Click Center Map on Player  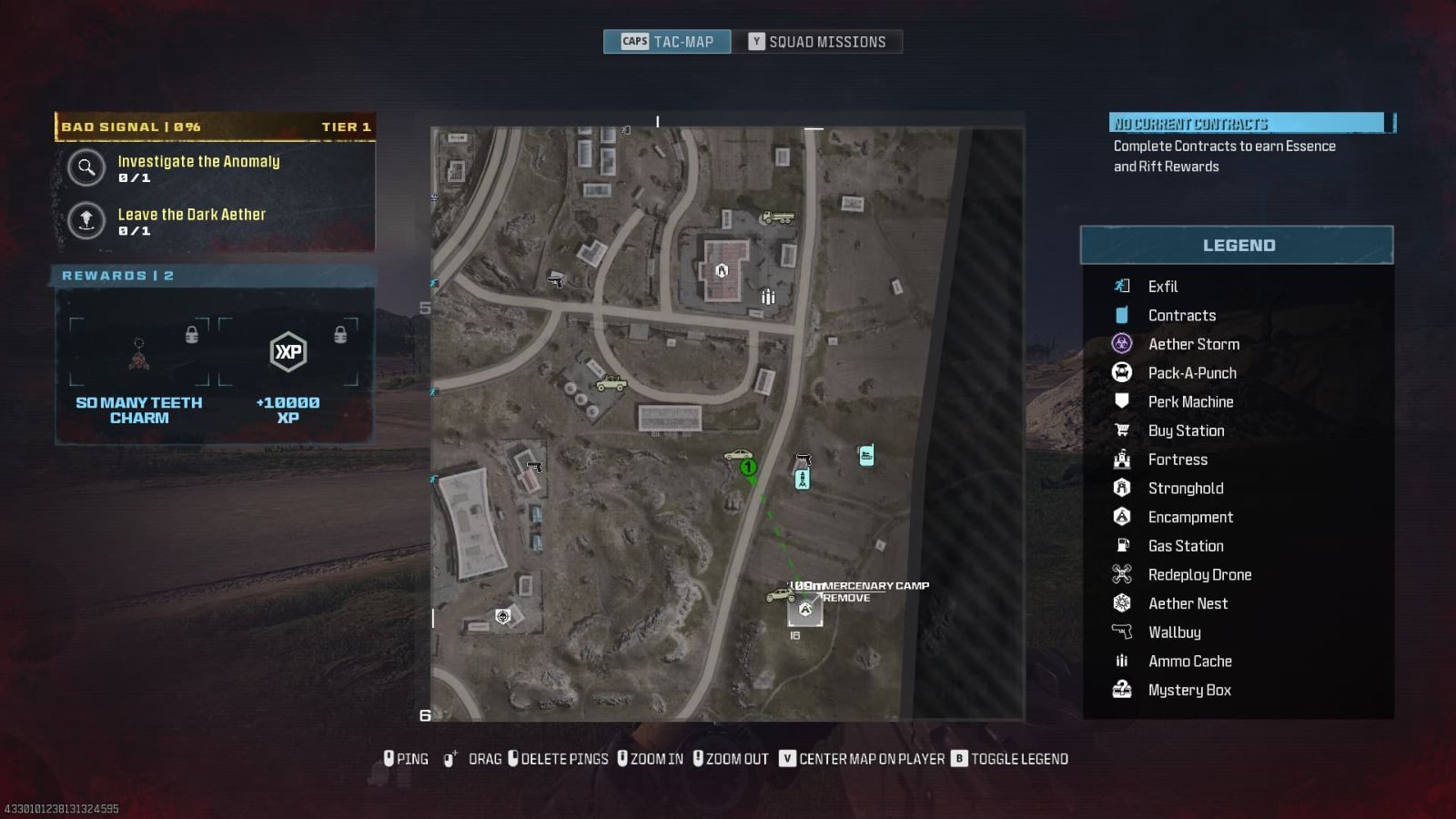point(868,758)
